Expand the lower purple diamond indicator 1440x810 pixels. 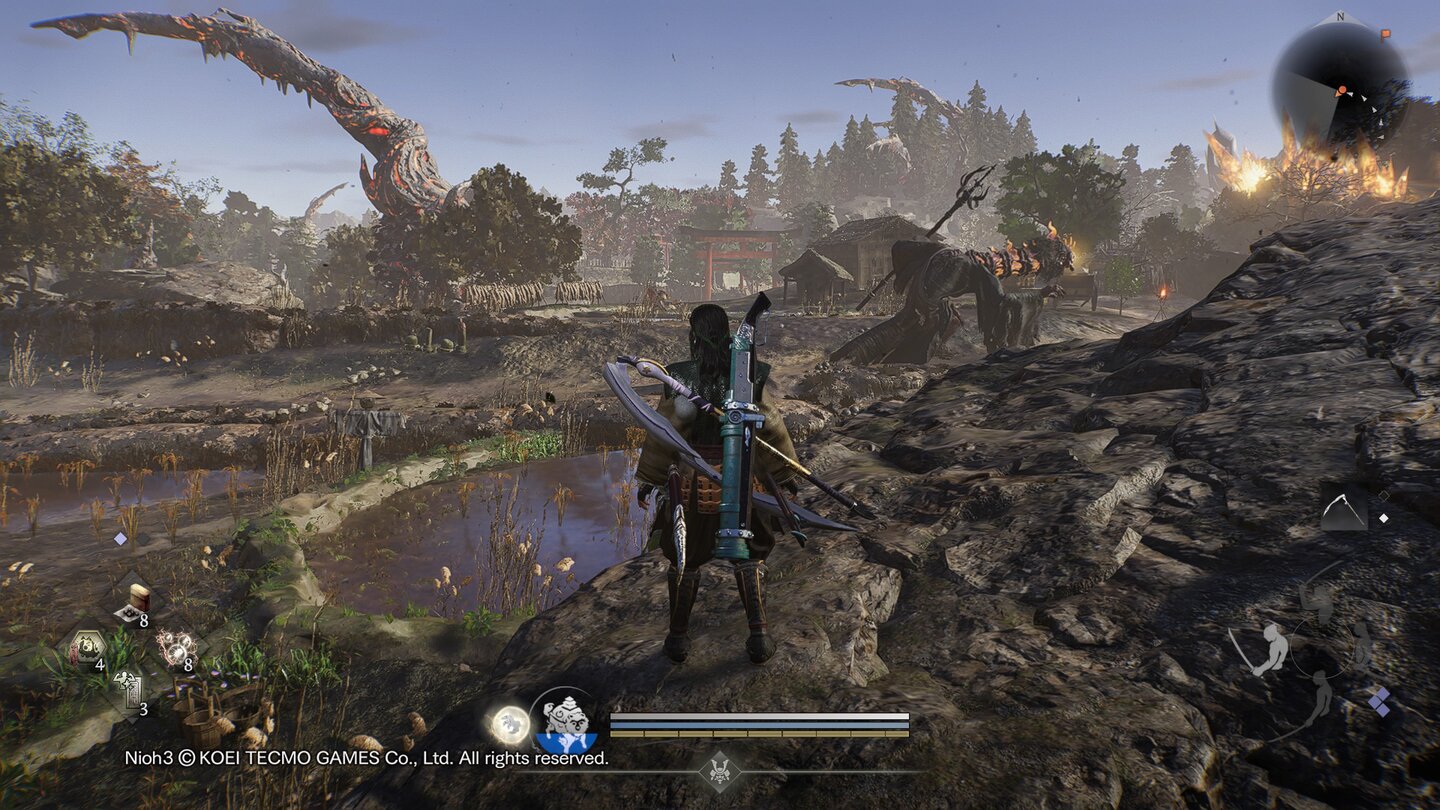1382,712
